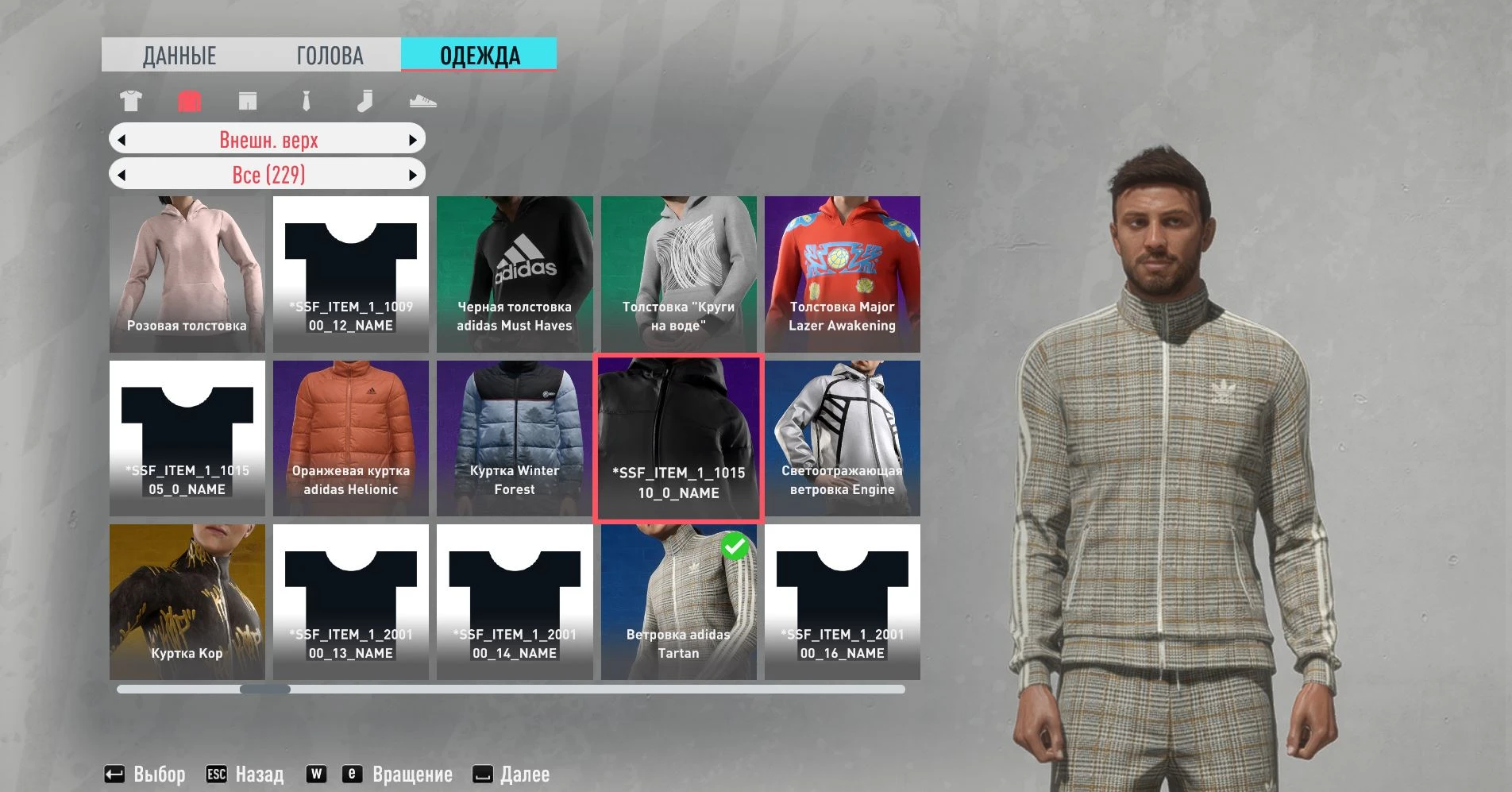Open the socks clothing category icon

click(x=364, y=101)
